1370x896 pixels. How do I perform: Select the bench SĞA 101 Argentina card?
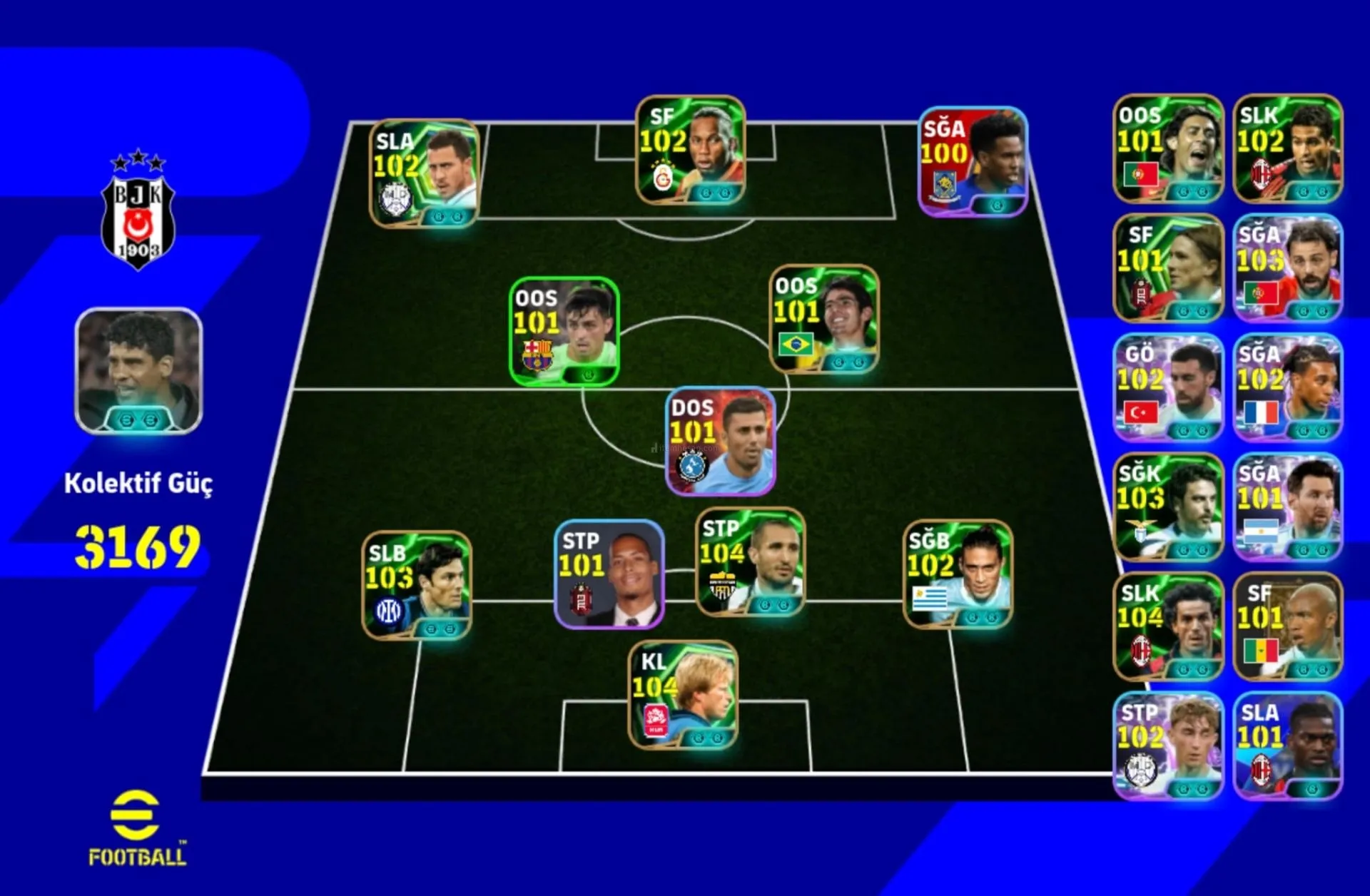pyautogui.click(x=1288, y=507)
